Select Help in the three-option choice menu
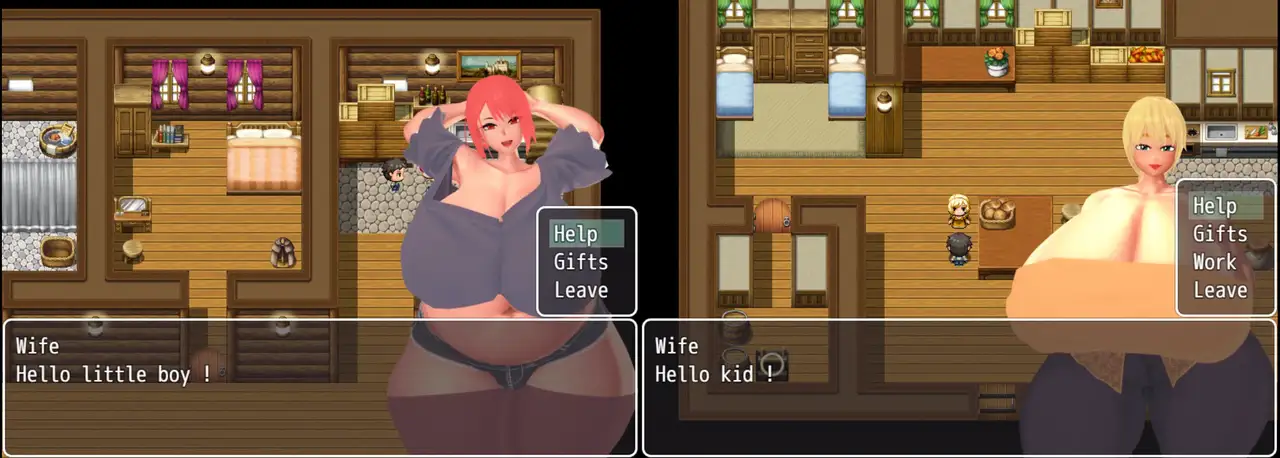This screenshot has width=1280, height=458. [576, 234]
